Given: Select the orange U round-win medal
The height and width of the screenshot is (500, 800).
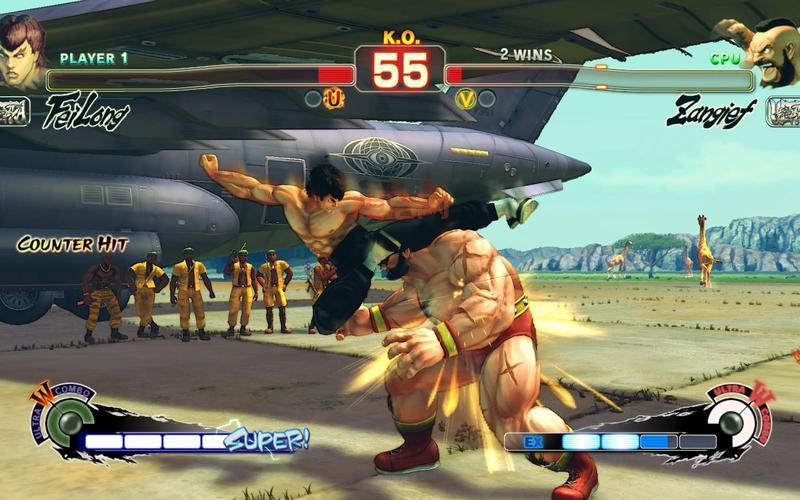Looking at the screenshot, I should (x=335, y=99).
